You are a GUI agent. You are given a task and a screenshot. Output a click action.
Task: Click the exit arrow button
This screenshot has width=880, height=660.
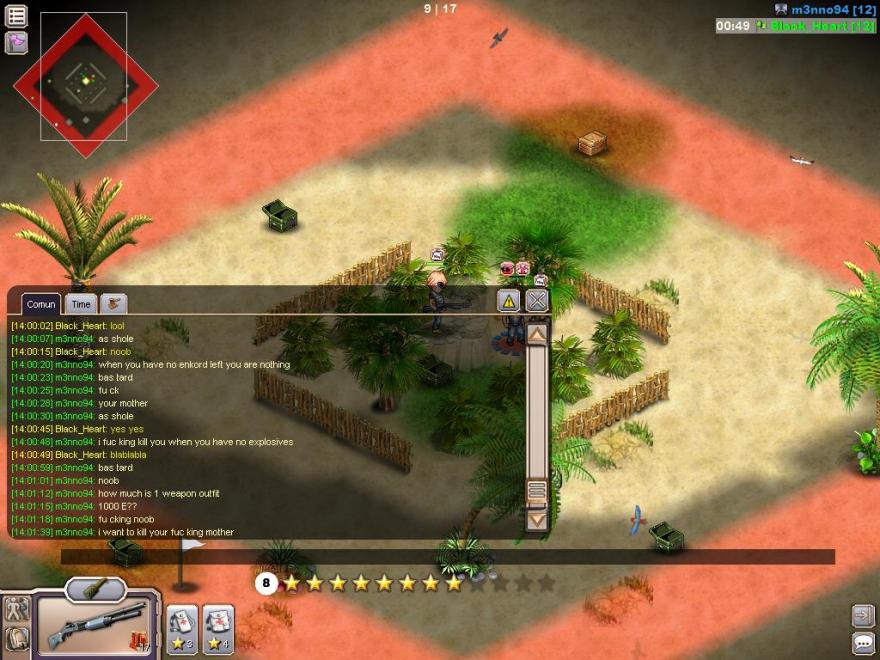pos(862,615)
